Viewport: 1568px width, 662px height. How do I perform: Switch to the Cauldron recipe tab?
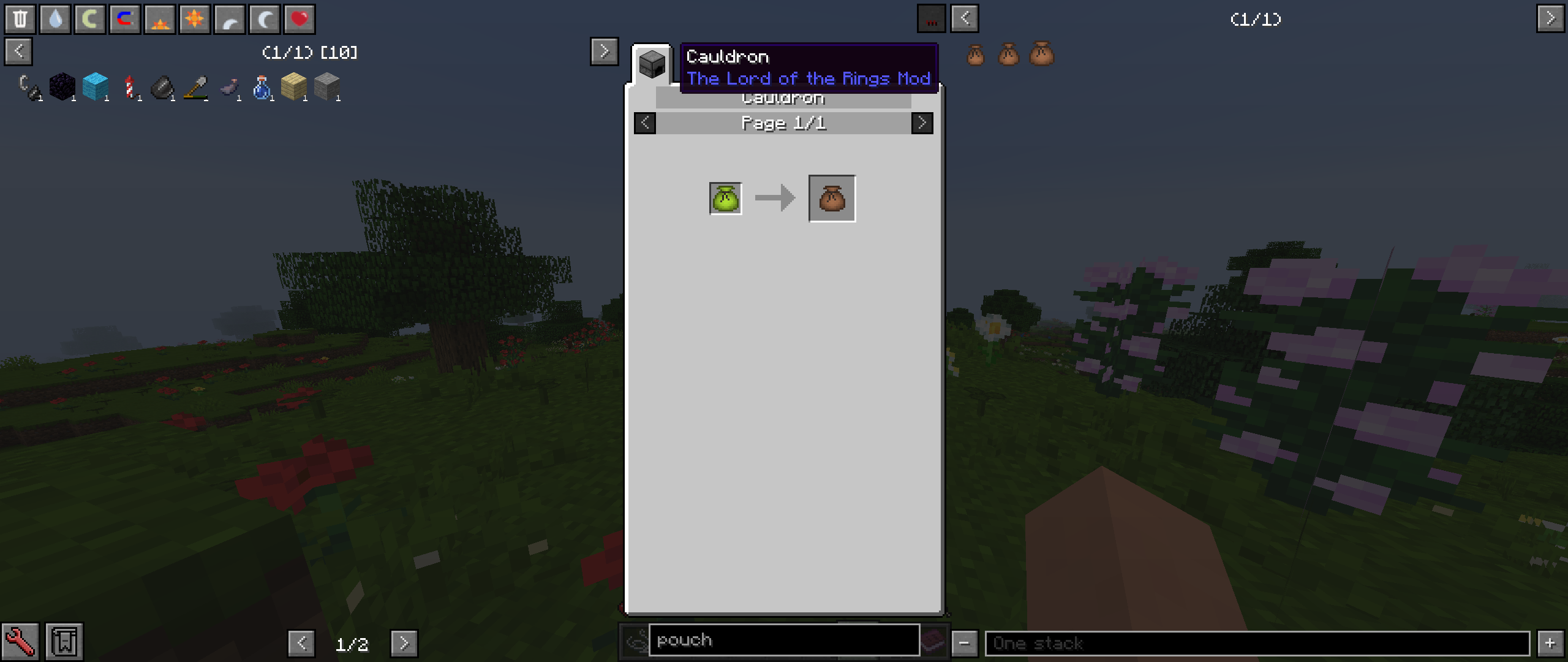(653, 63)
